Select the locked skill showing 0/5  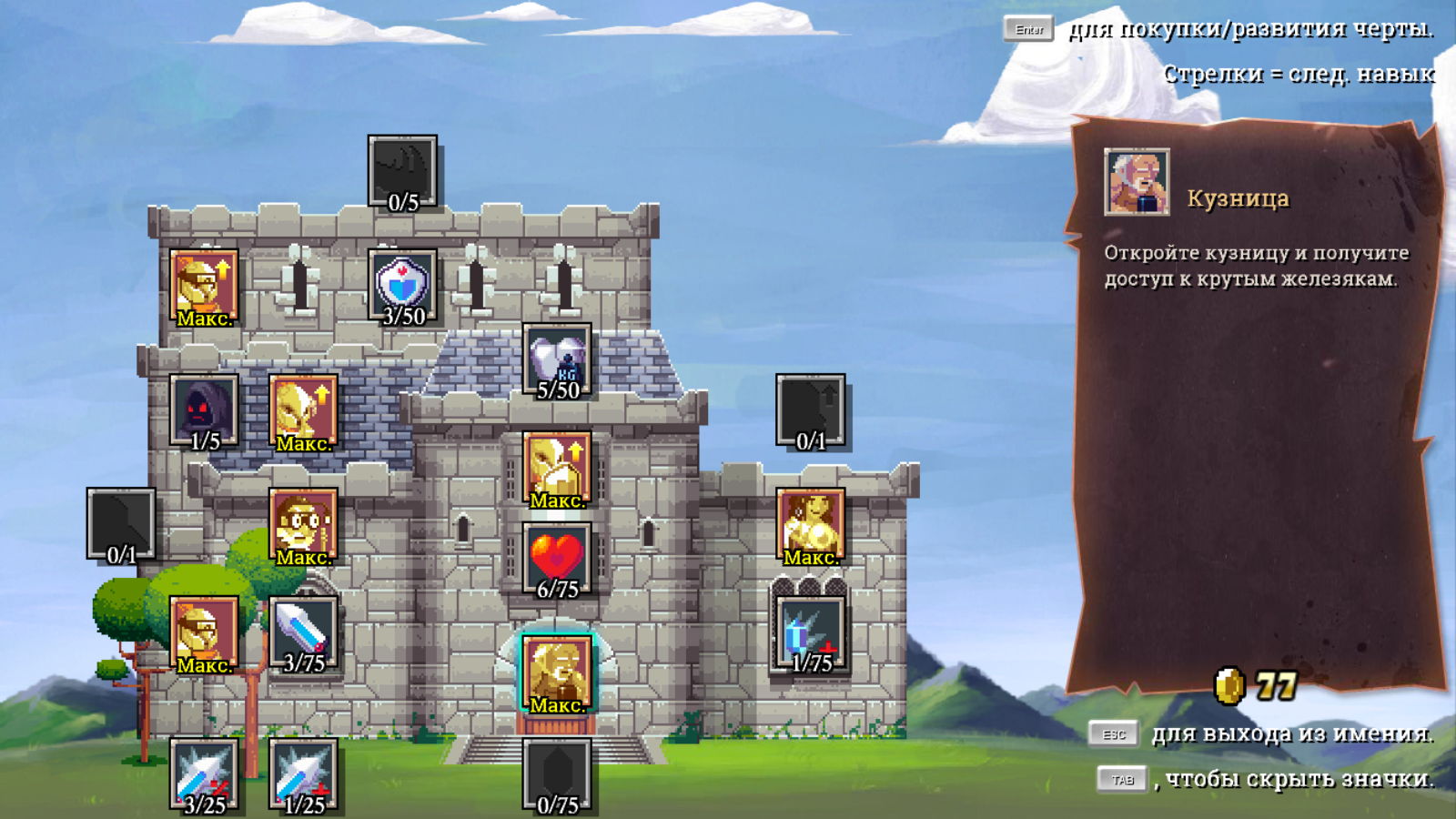click(402, 171)
